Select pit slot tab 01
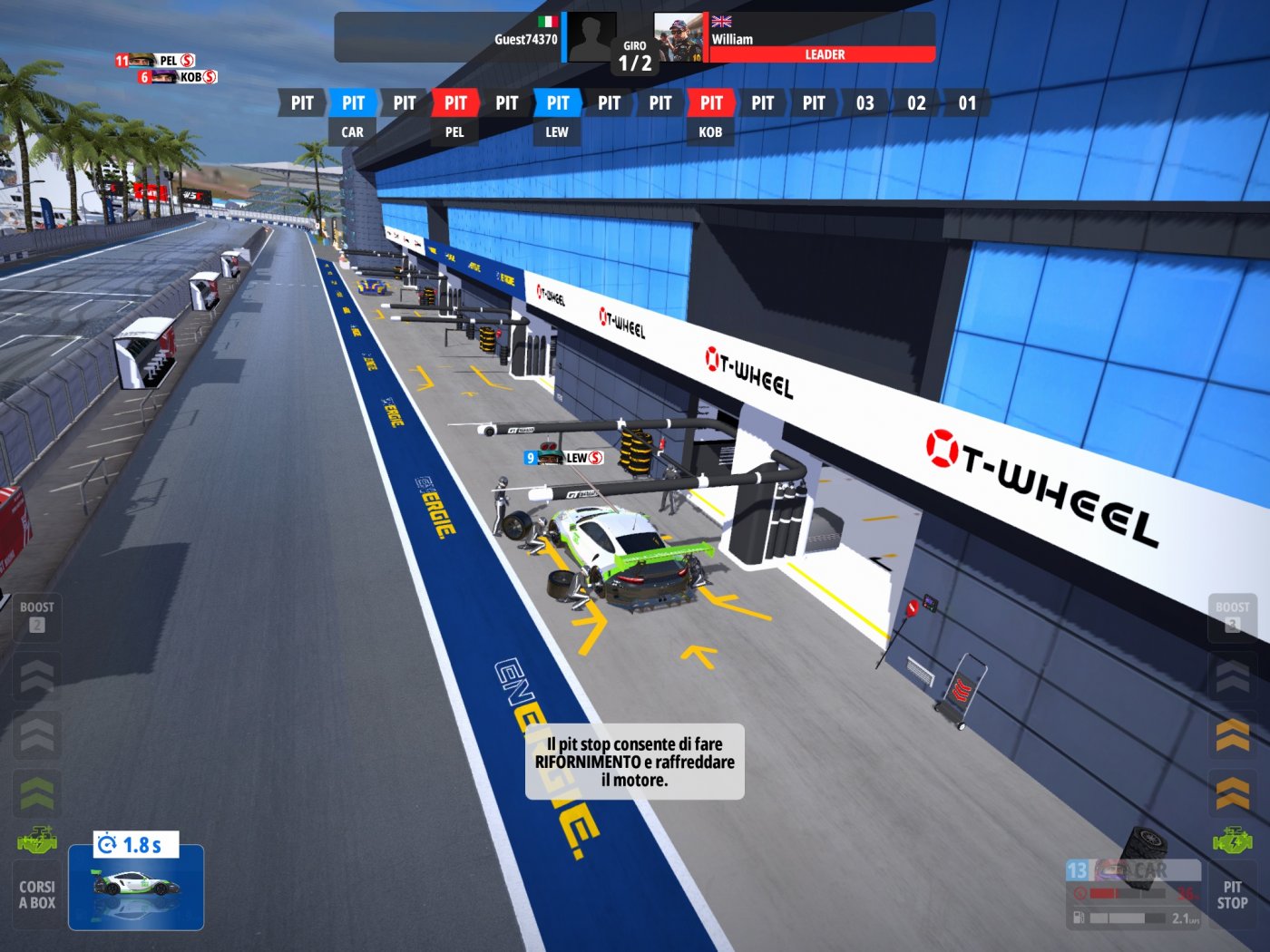This screenshot has height=952, width=1270. [x=967, y=102]
